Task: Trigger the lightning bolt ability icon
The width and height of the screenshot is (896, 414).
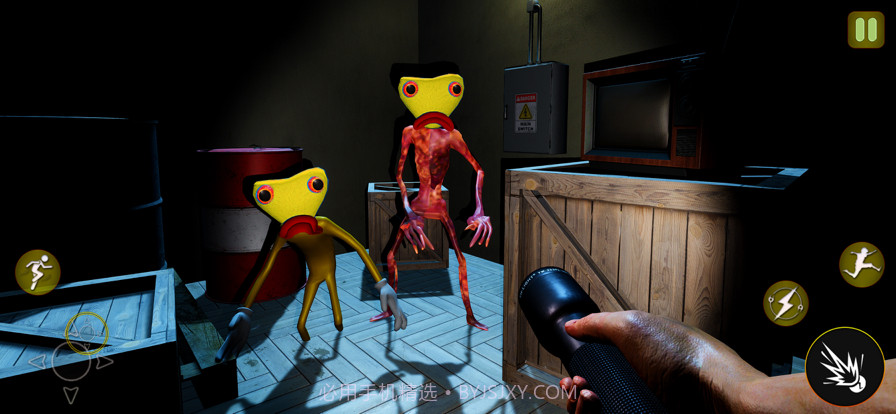Action: (786, 302)
